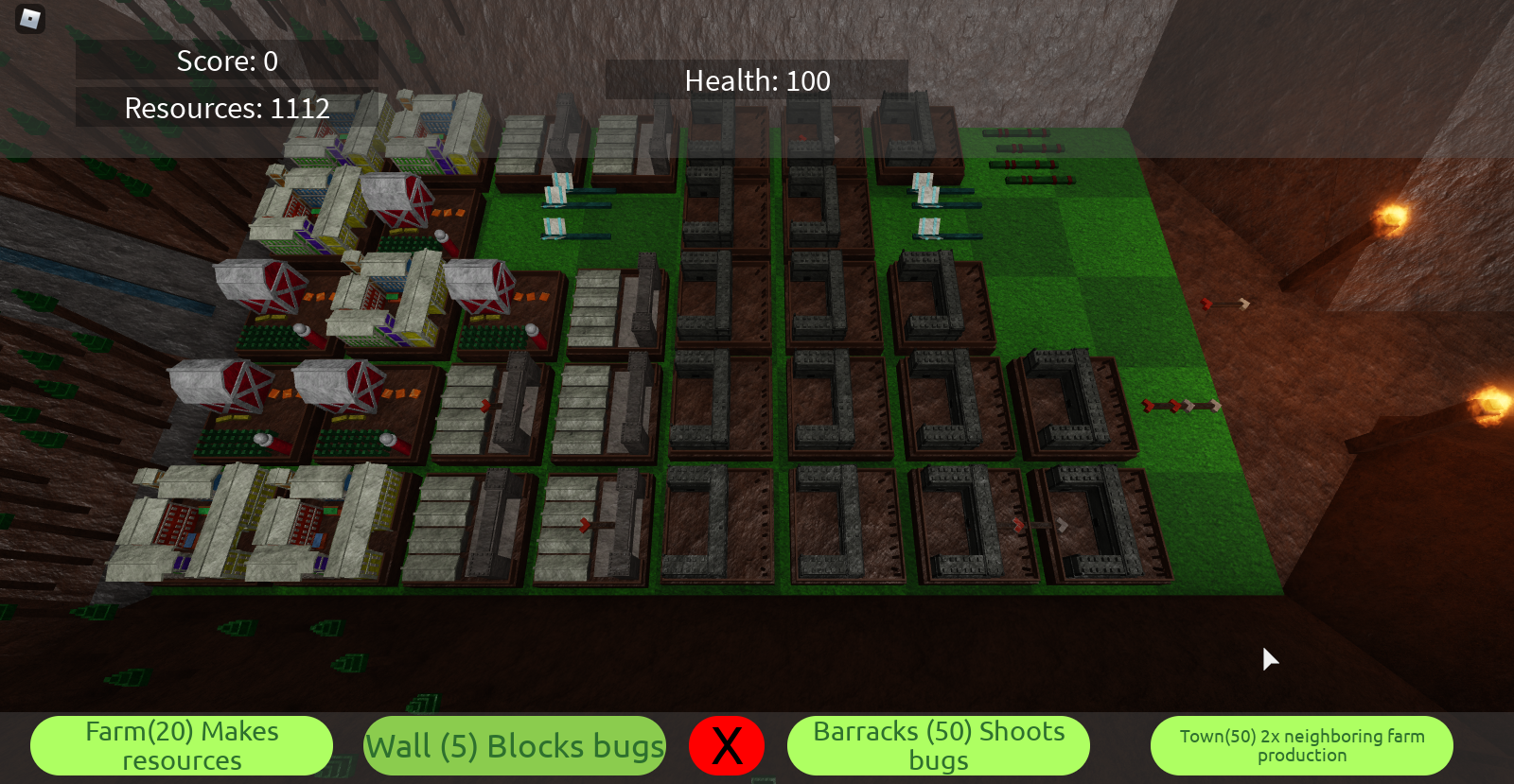Select the Farm(20) build option

[181, 745]
